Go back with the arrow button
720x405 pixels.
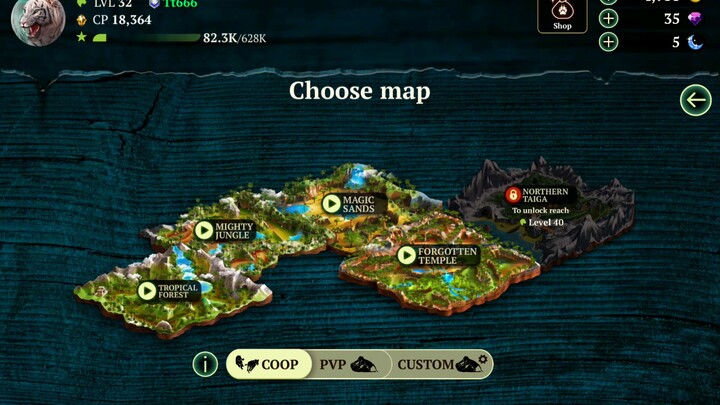[x=695, y=100]
